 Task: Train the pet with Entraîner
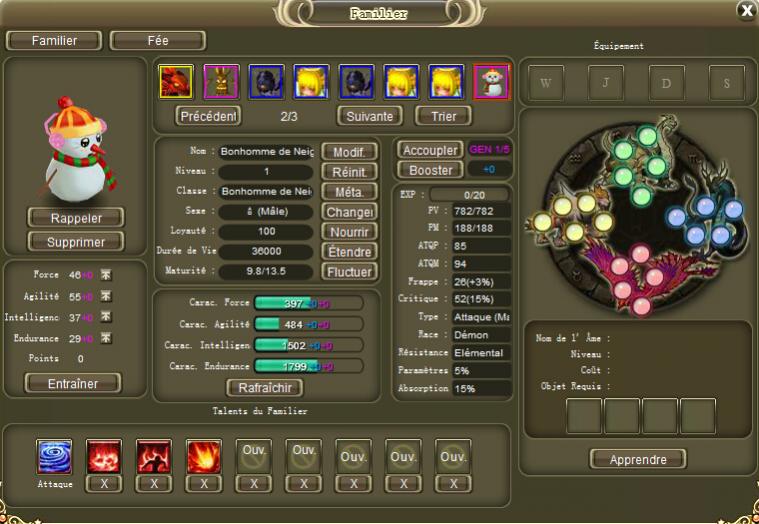(71, 383)
